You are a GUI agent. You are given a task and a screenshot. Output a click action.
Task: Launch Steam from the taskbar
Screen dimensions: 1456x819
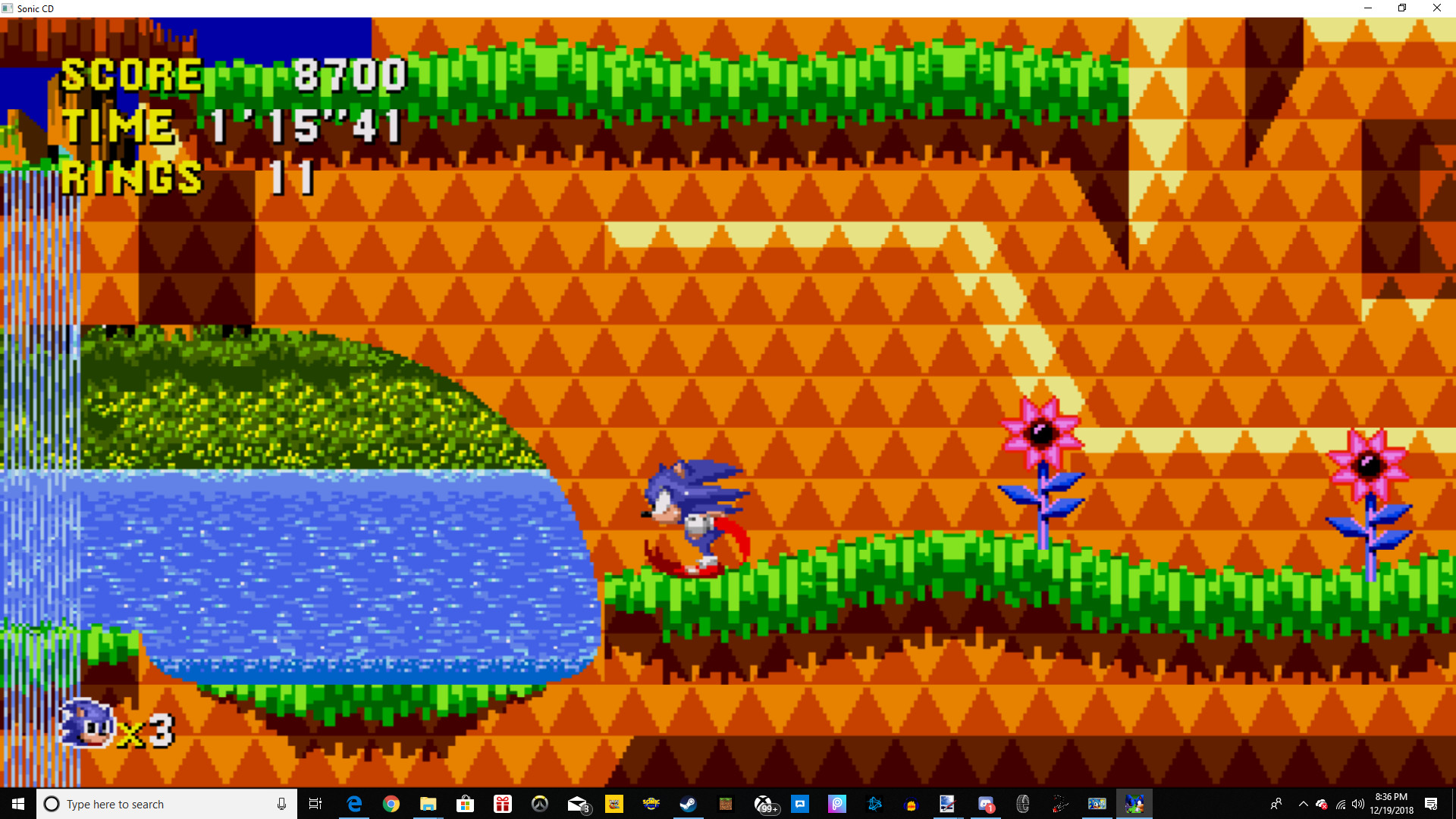pos(689,804)
